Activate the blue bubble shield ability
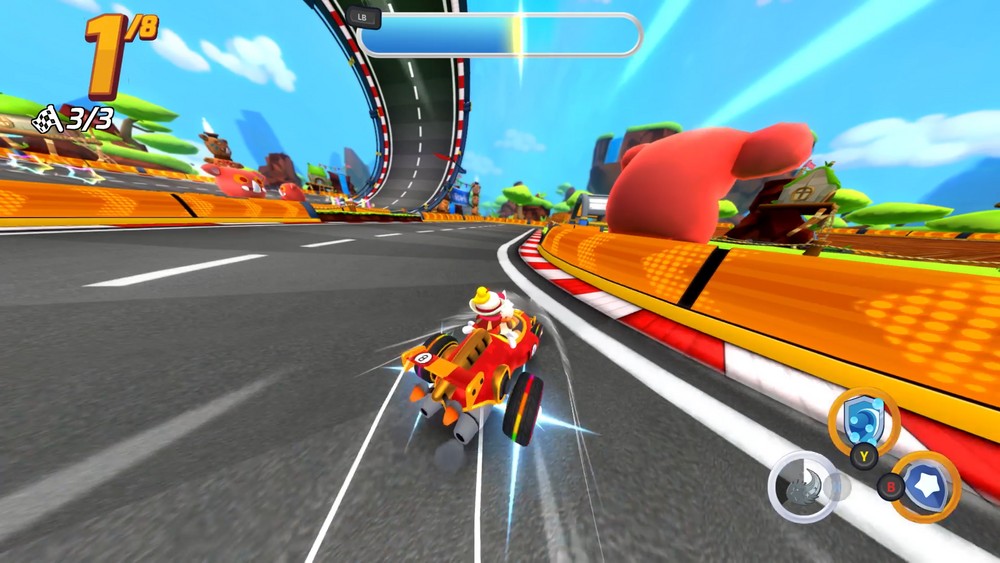The width and height of the screenshot is (1000, 563). (x=863, y=420)
